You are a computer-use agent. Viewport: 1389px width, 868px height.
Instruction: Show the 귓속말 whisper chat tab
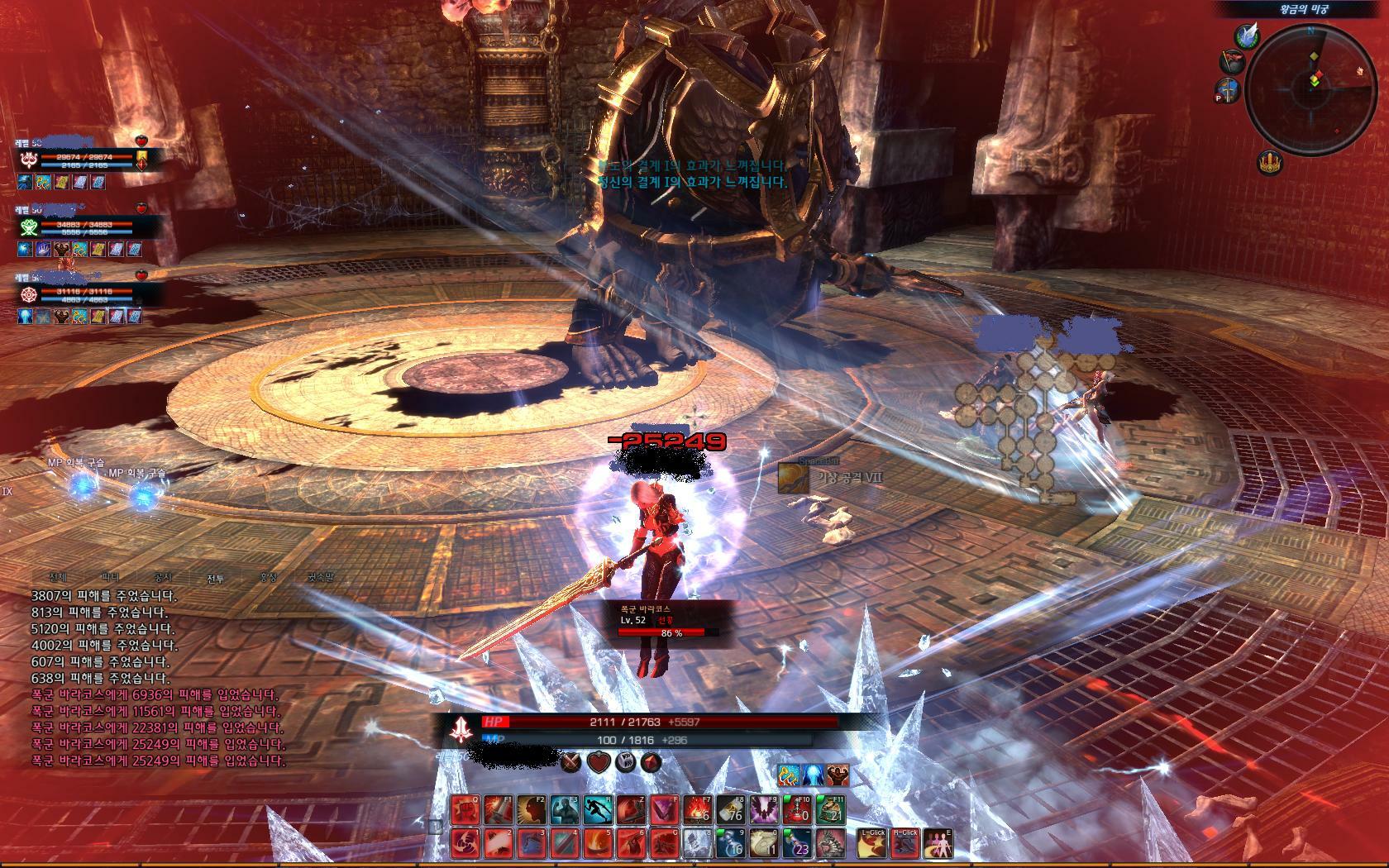point(319,579)
